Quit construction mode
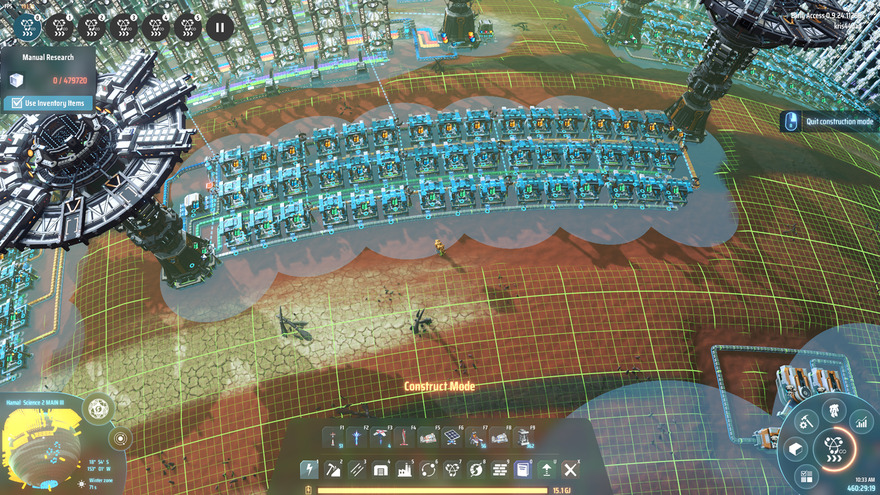The image size is (880, 495). pyautogui.click(x=831, y=122)
